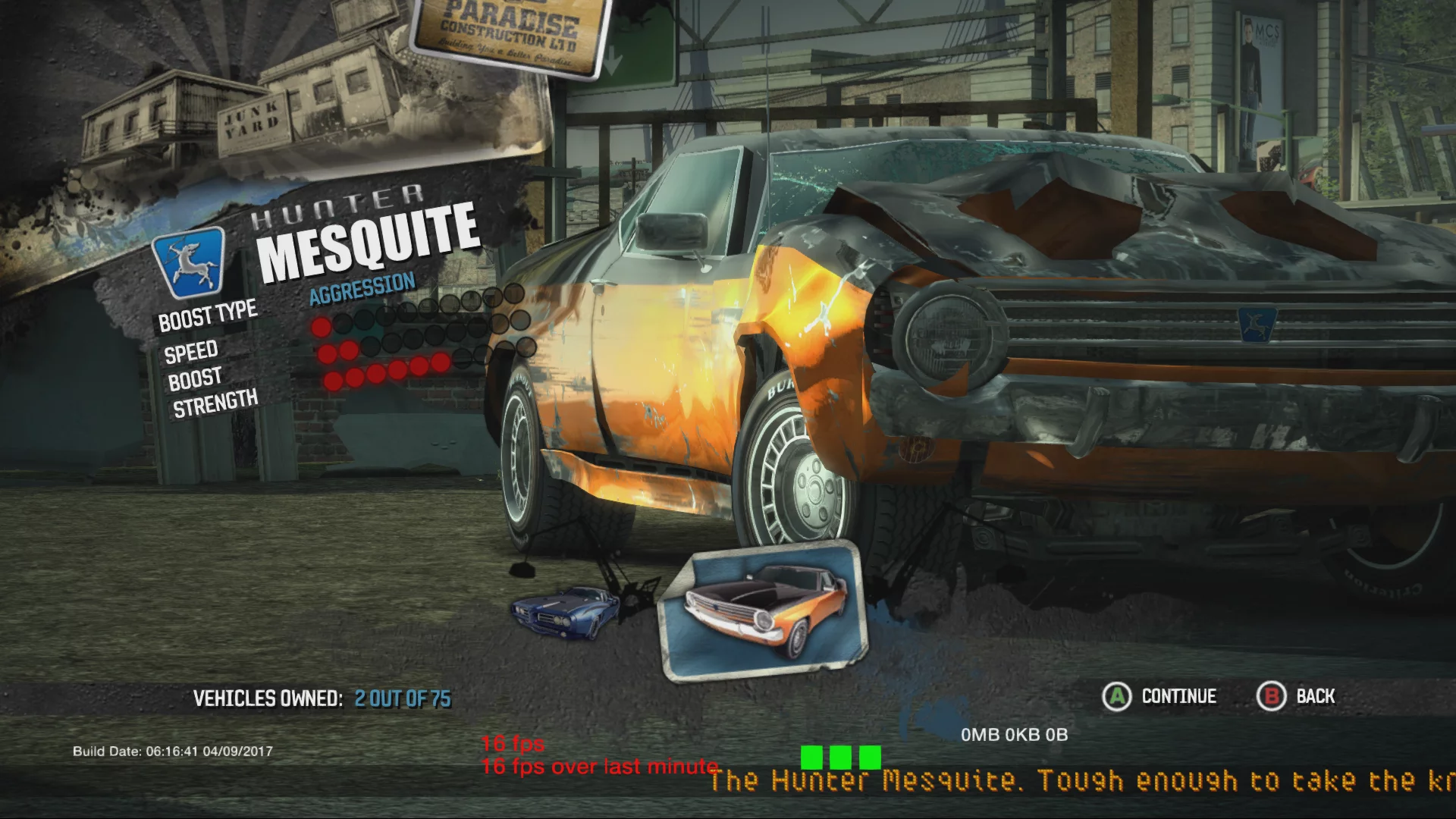This screenshot has width=1456, height=819.
Task: Select the MESQUITE title header
Action: [367, 237]
